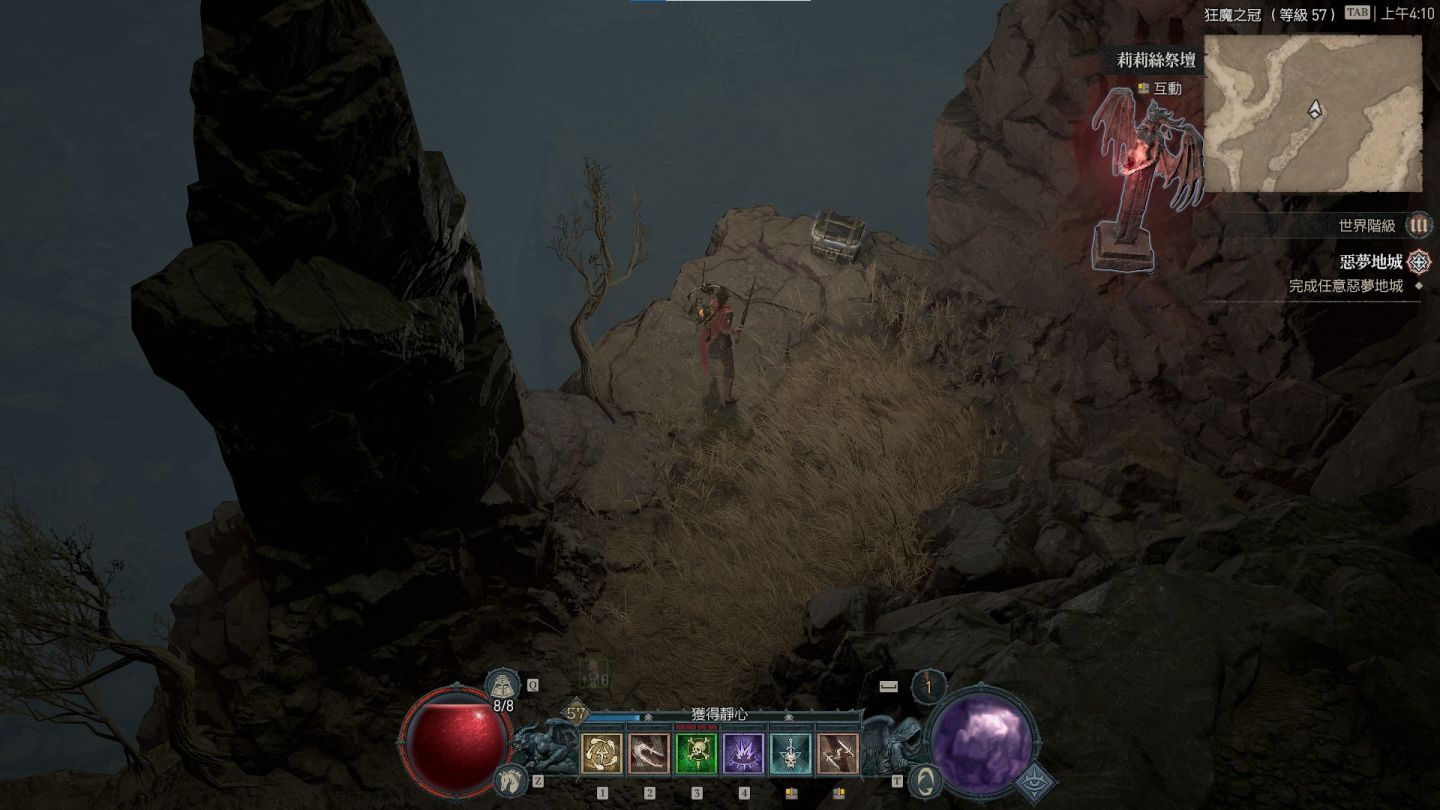Image resolution: width=1440 pixels, height=810 pixels.
Task: Cast the green skull skill
Action: pyautogui.click(x=696, y=753)
